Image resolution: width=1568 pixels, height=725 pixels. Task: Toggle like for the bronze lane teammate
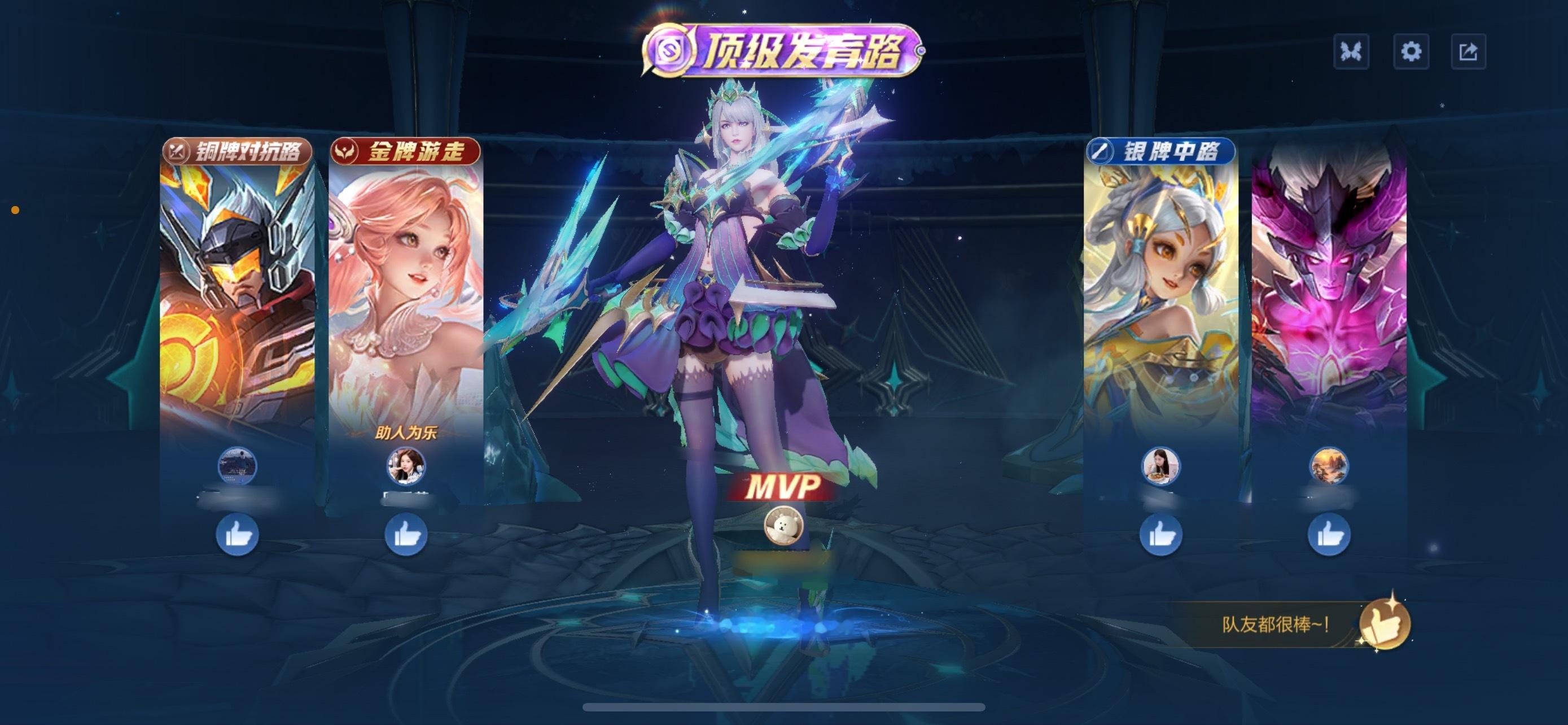click(239, 534)
